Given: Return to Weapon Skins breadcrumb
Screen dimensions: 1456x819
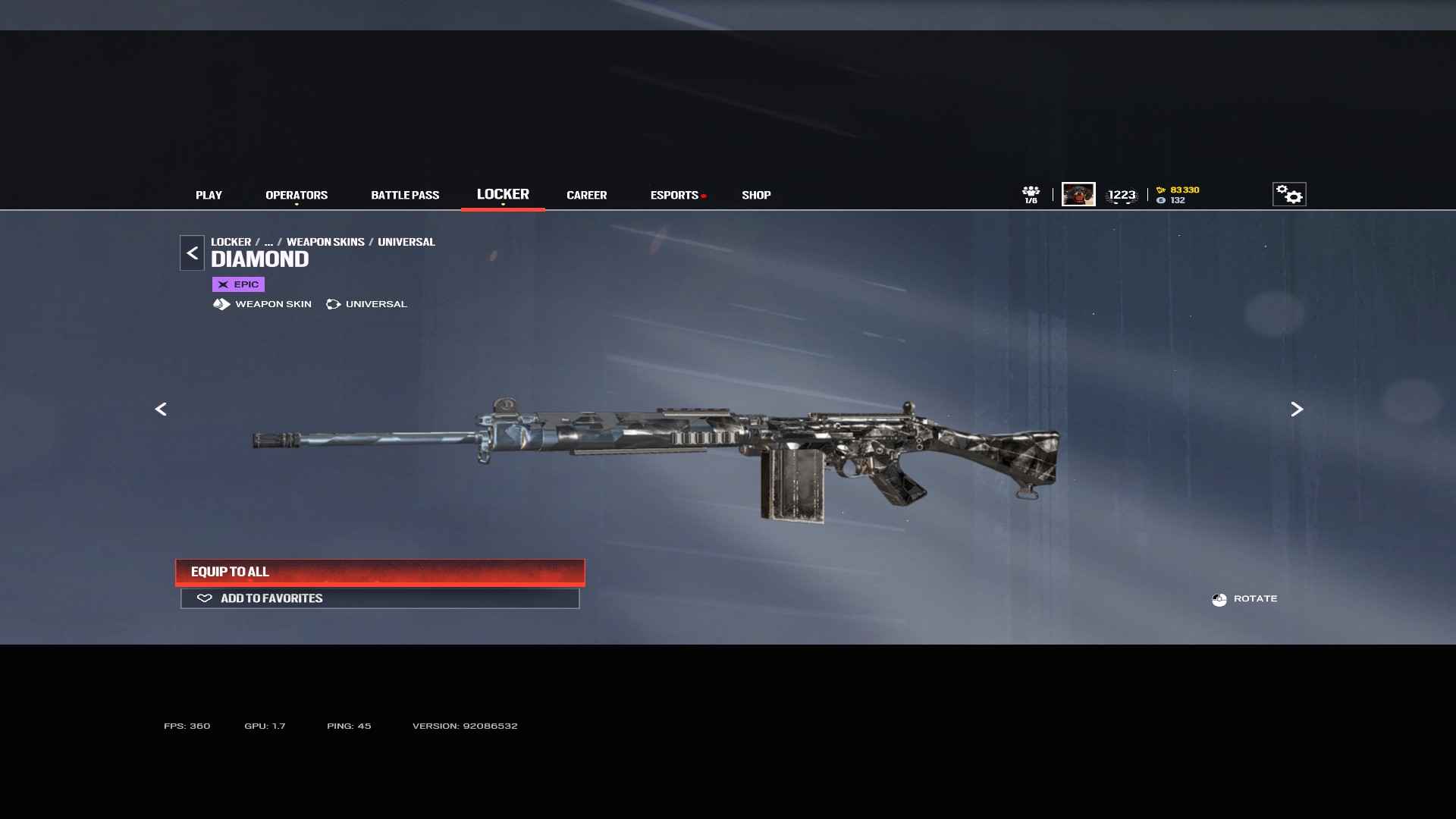Looking at the screenshot, I should click(325, 242).
